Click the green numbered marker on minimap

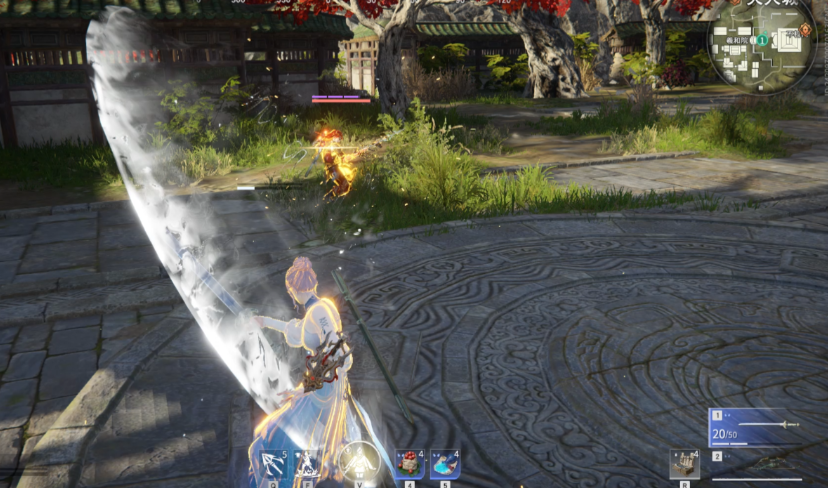point(762,40)
